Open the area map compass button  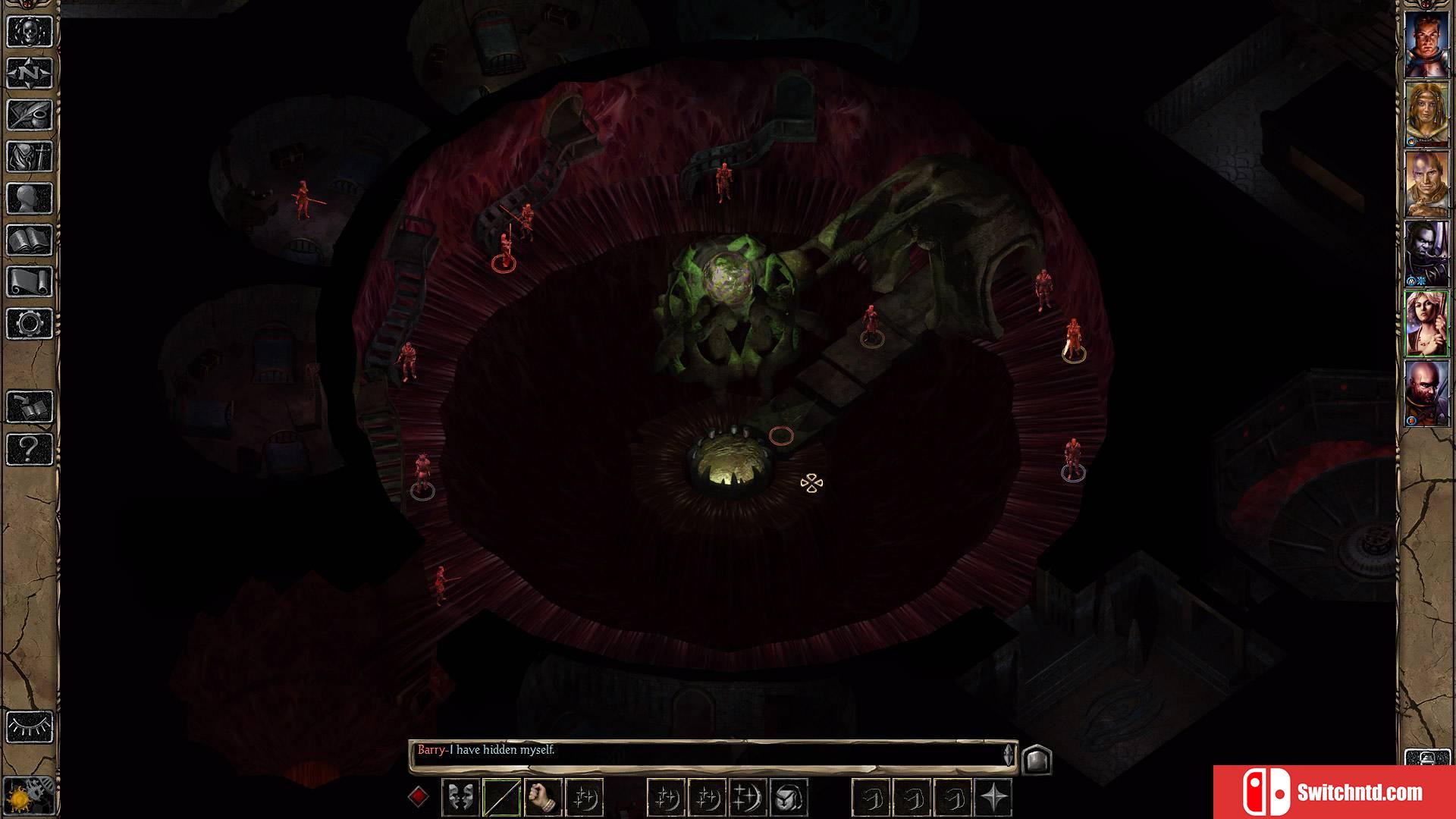pos(30,74)
